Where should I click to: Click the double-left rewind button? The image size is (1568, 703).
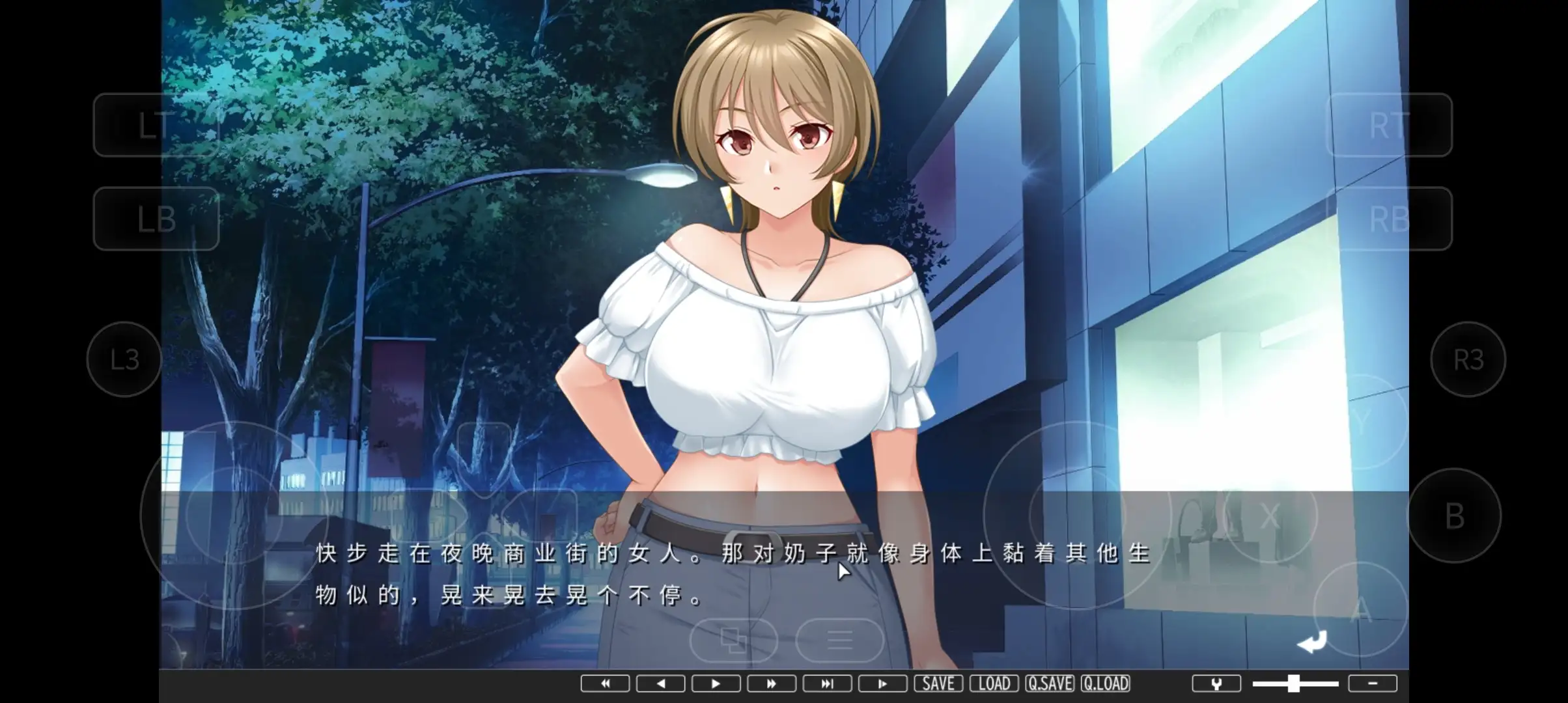[605, 683]
